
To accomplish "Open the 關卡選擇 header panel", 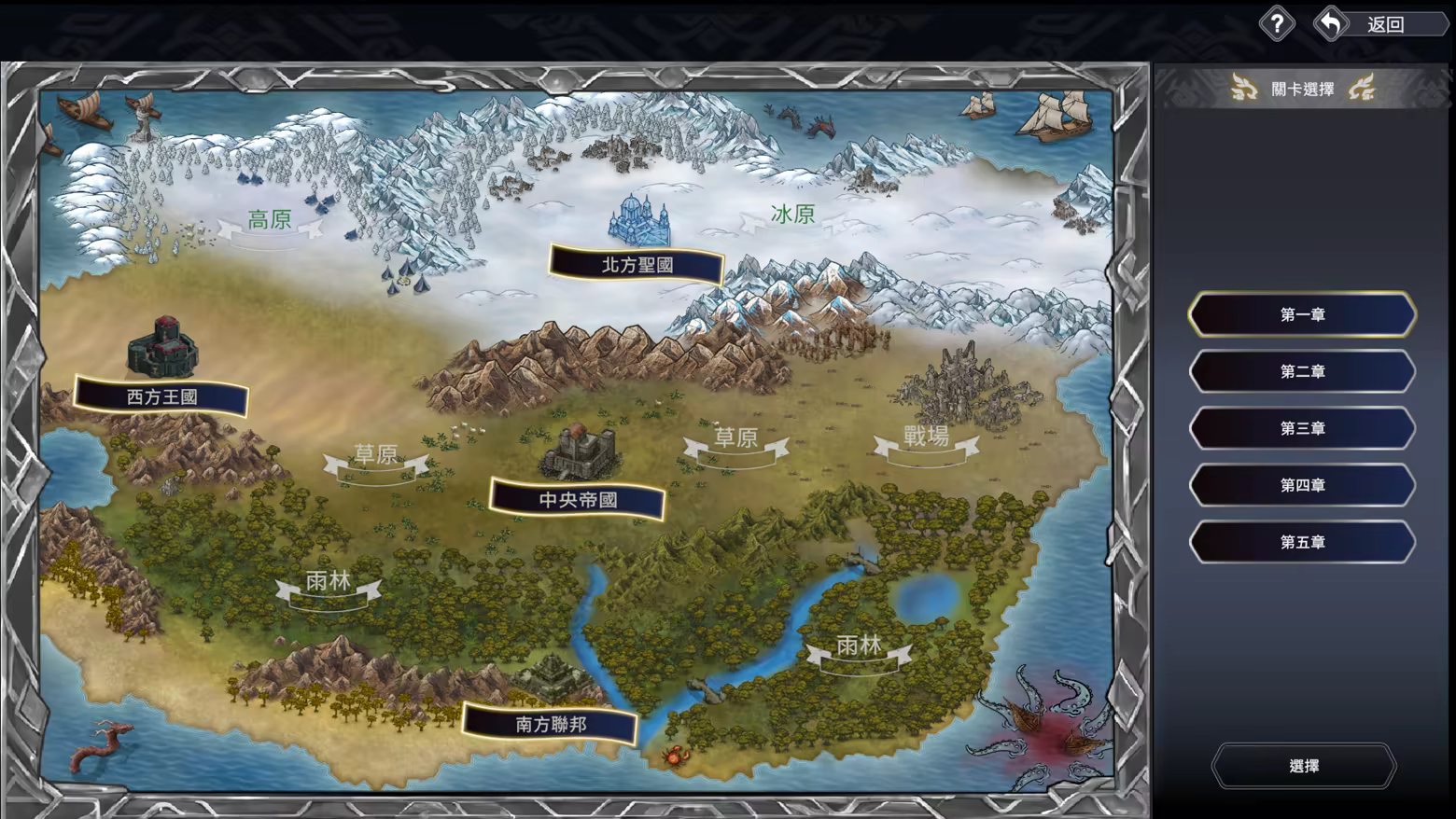I will coord(1305,90).
